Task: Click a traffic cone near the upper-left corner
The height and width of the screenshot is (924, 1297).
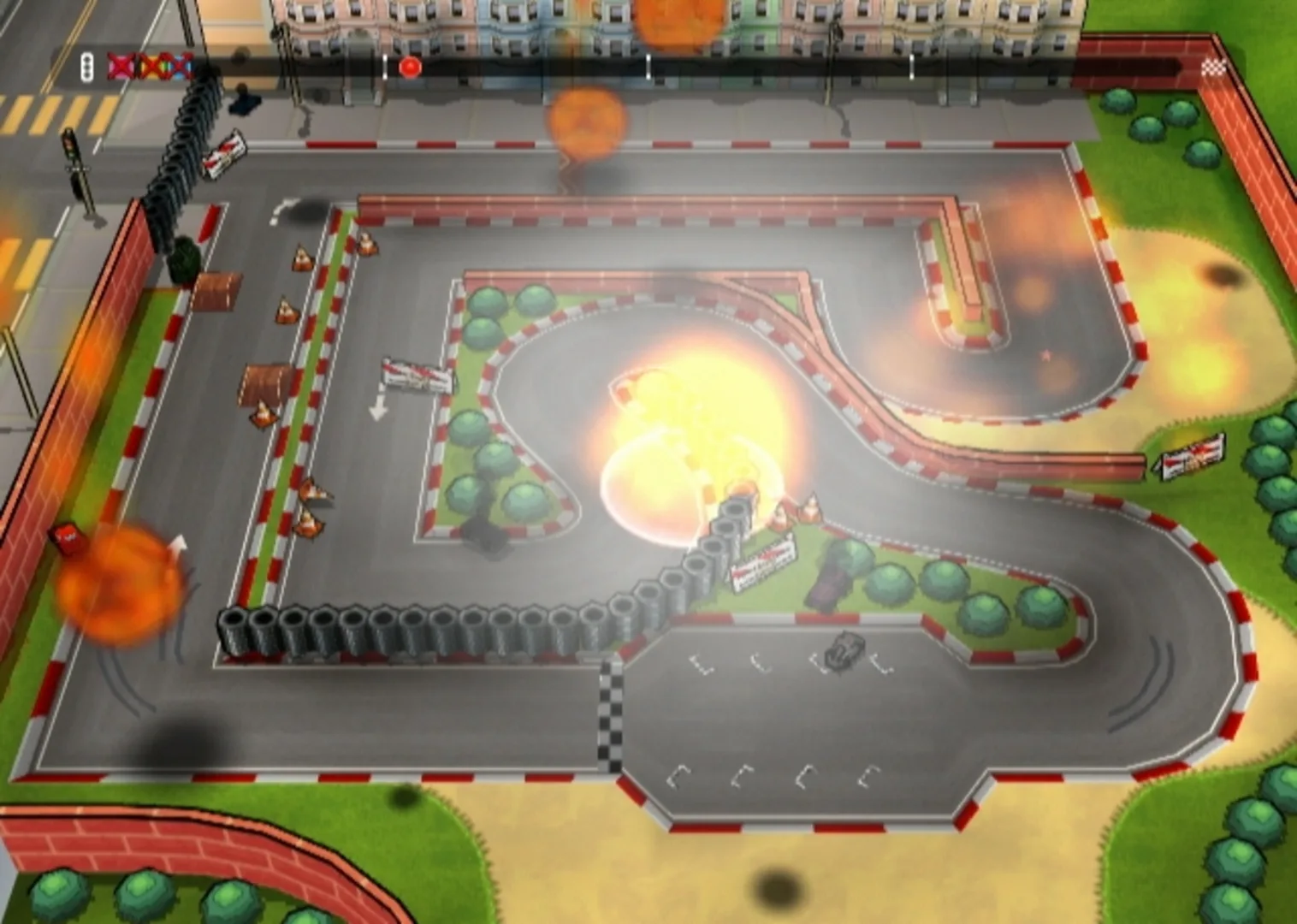Action: [304, 257]
